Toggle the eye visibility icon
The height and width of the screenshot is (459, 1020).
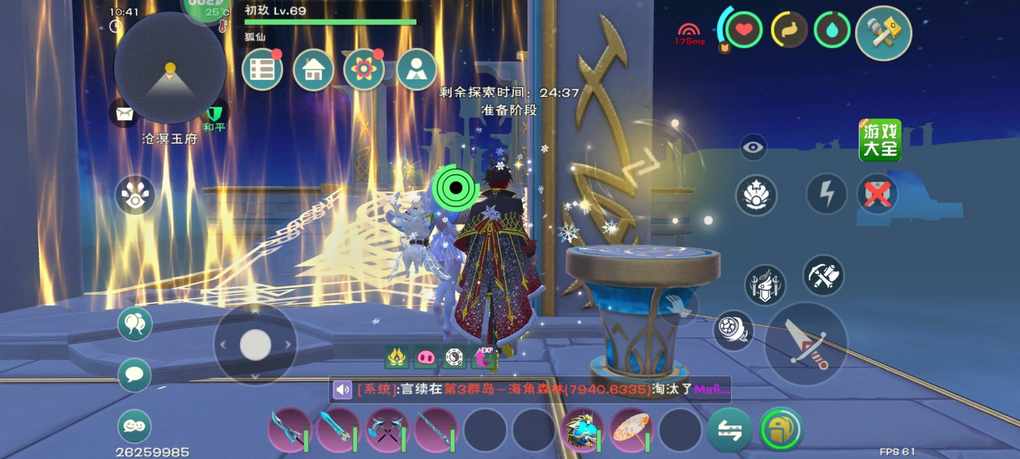click(754, 147)
